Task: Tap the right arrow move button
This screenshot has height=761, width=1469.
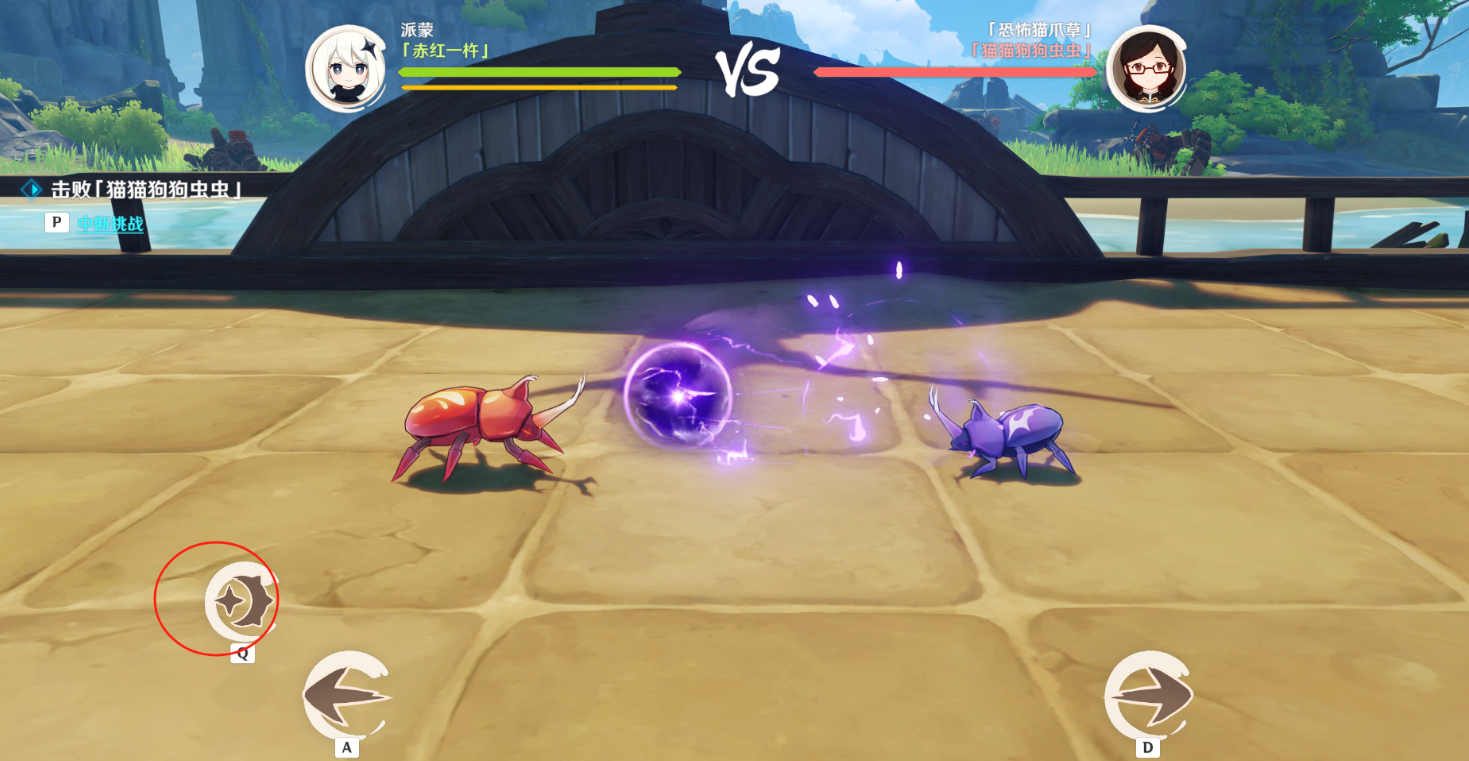Action: click(x=1147, y=696)
